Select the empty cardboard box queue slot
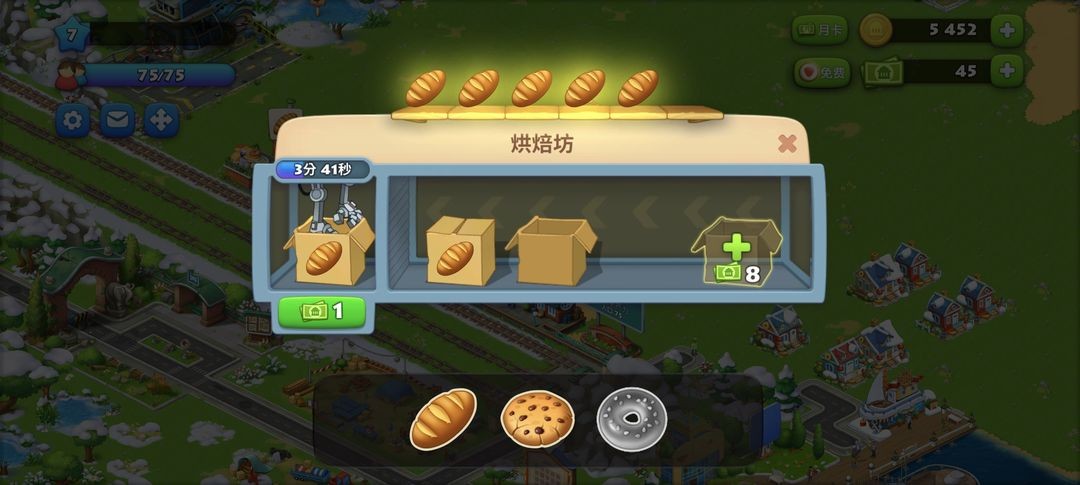This screenshot has width=1080, height=485. (551, 250)
